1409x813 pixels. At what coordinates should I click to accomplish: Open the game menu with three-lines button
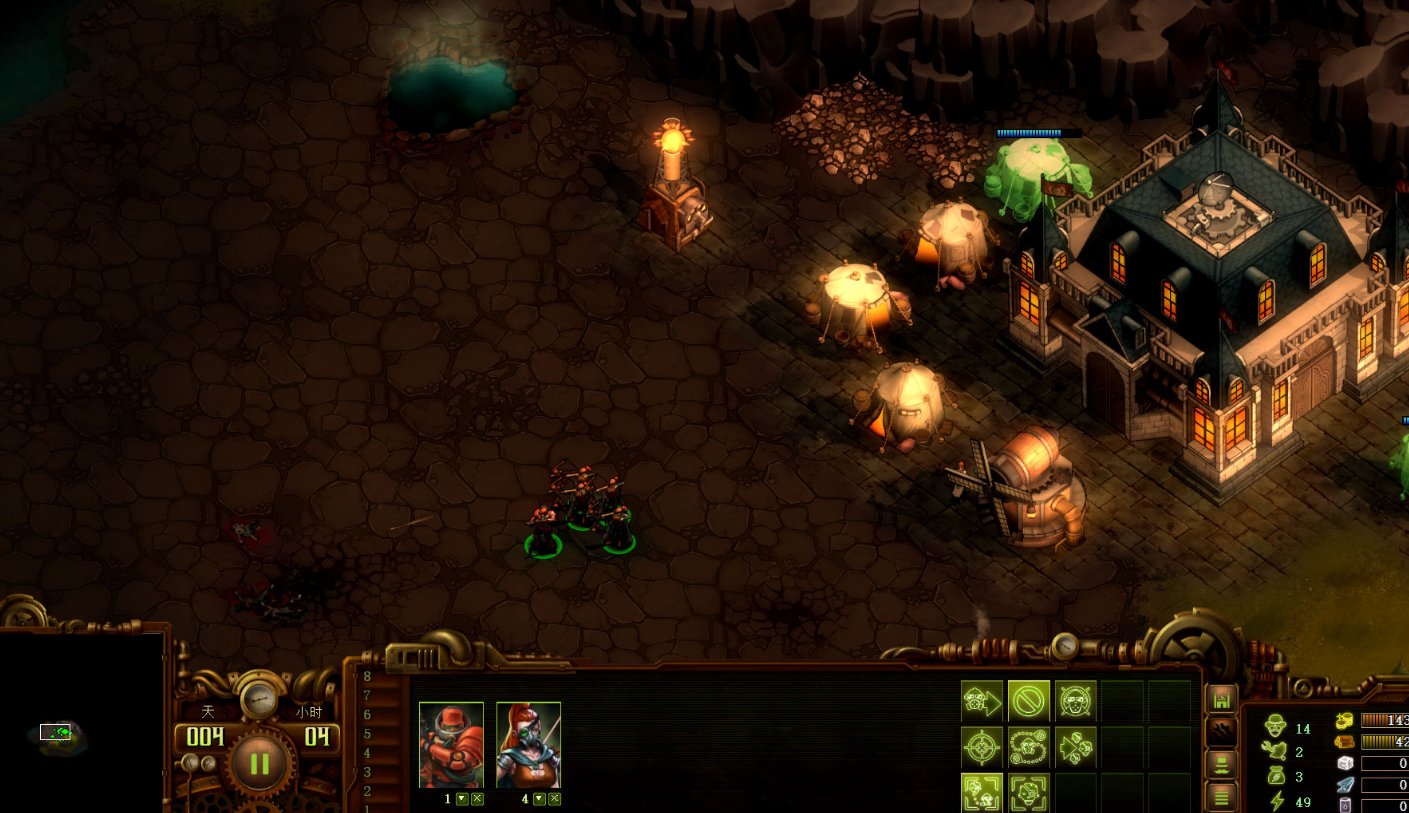(1221, 797)
